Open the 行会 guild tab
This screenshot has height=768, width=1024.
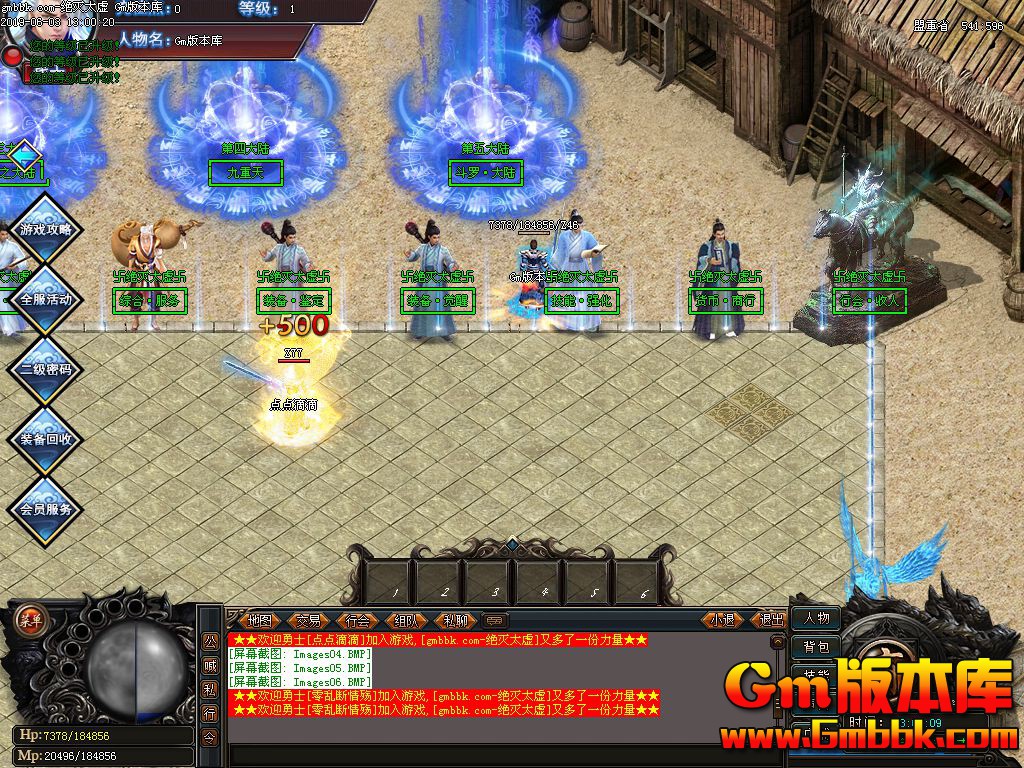click(x=357, y=620)
